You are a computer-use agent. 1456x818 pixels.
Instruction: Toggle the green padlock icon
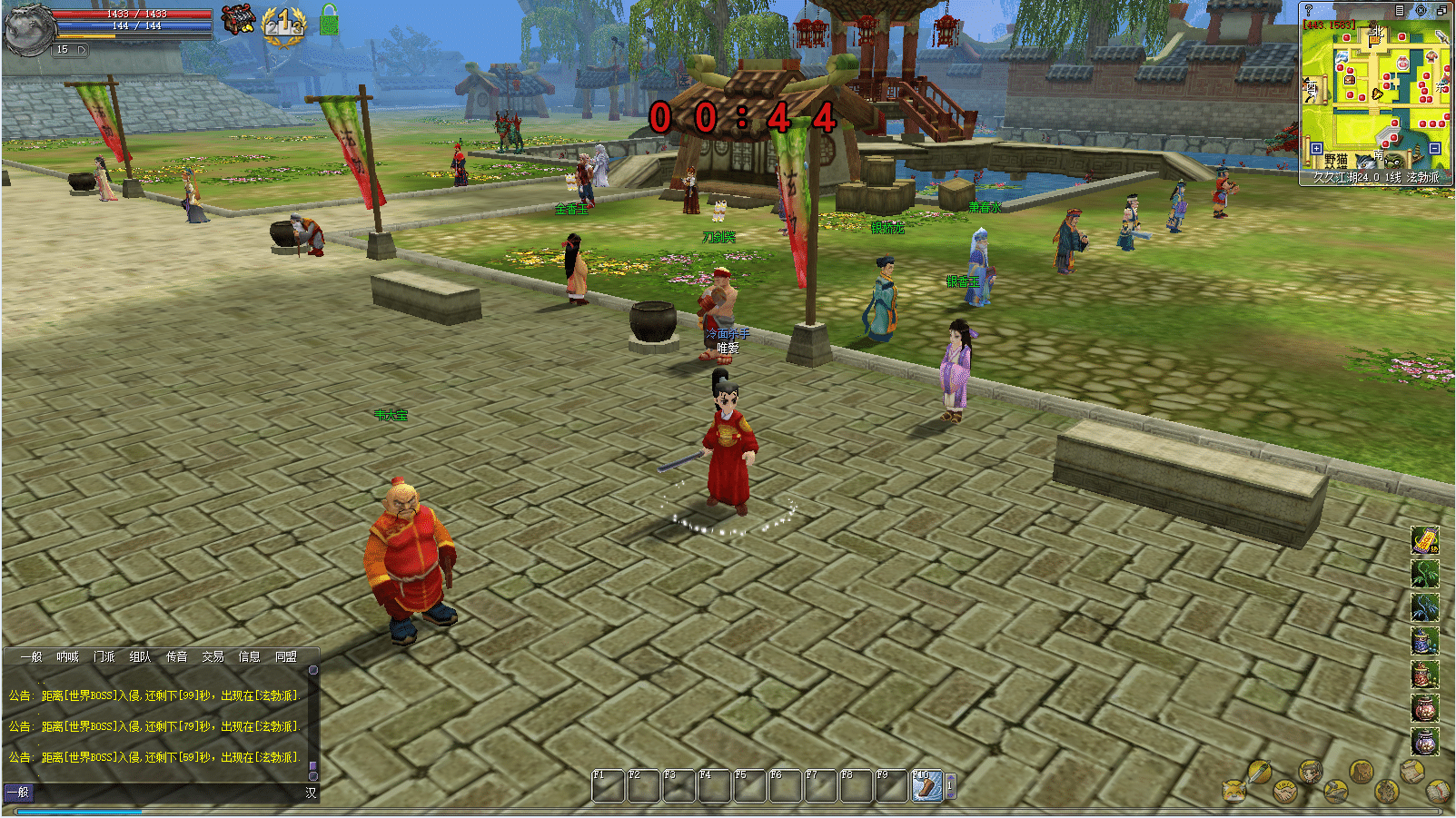tap(329, 20)
